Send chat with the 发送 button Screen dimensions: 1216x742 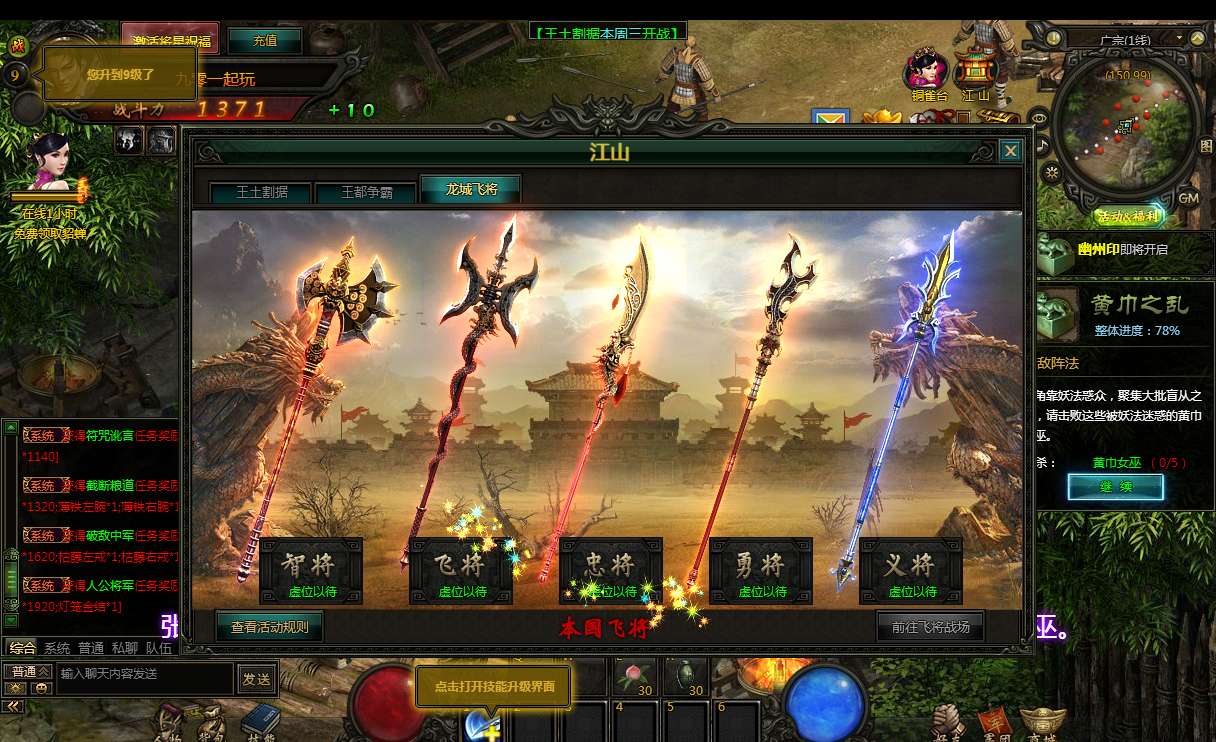click(x=256, y=679)
